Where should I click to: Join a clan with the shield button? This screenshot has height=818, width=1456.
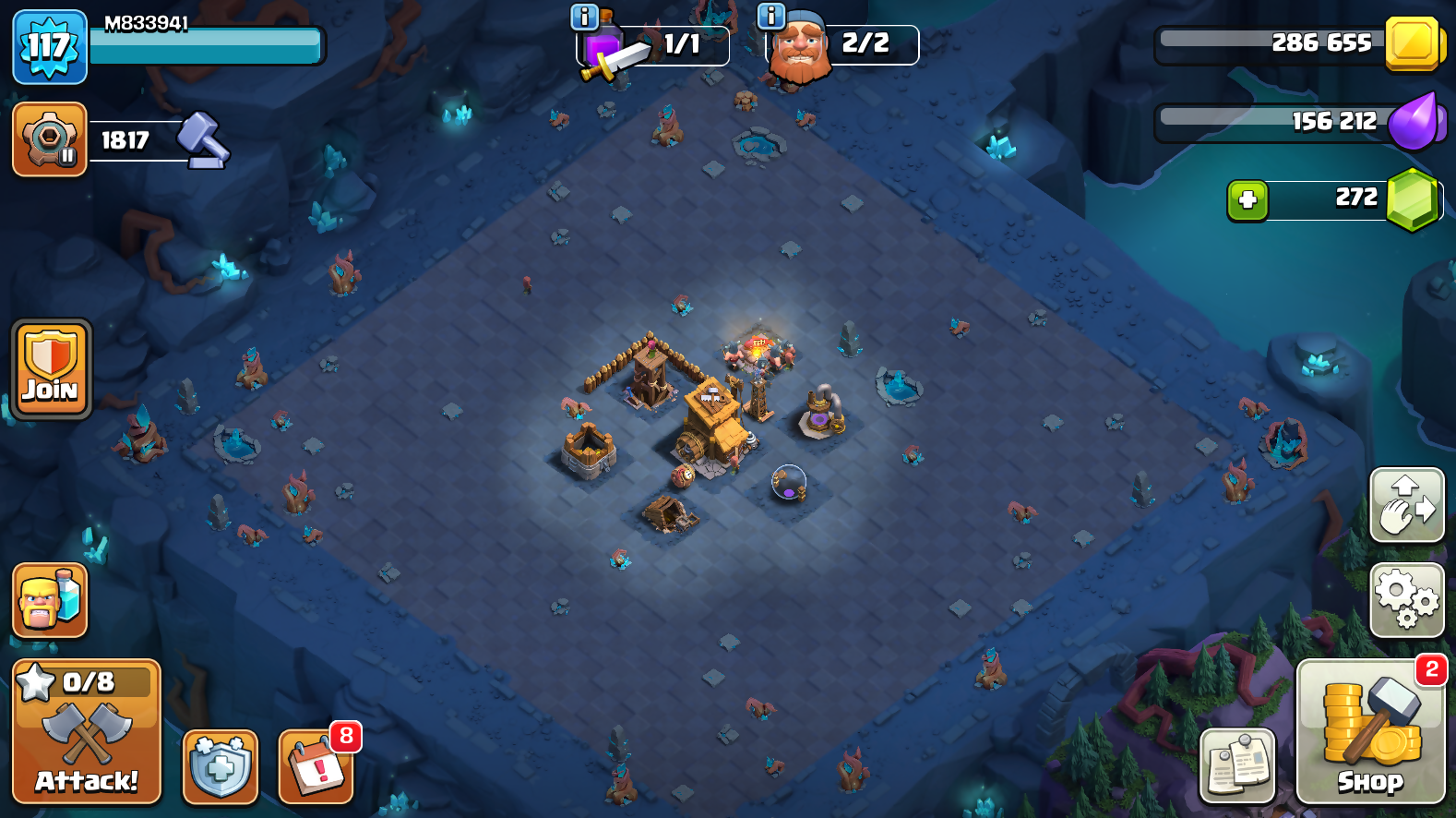pos(52,369)
